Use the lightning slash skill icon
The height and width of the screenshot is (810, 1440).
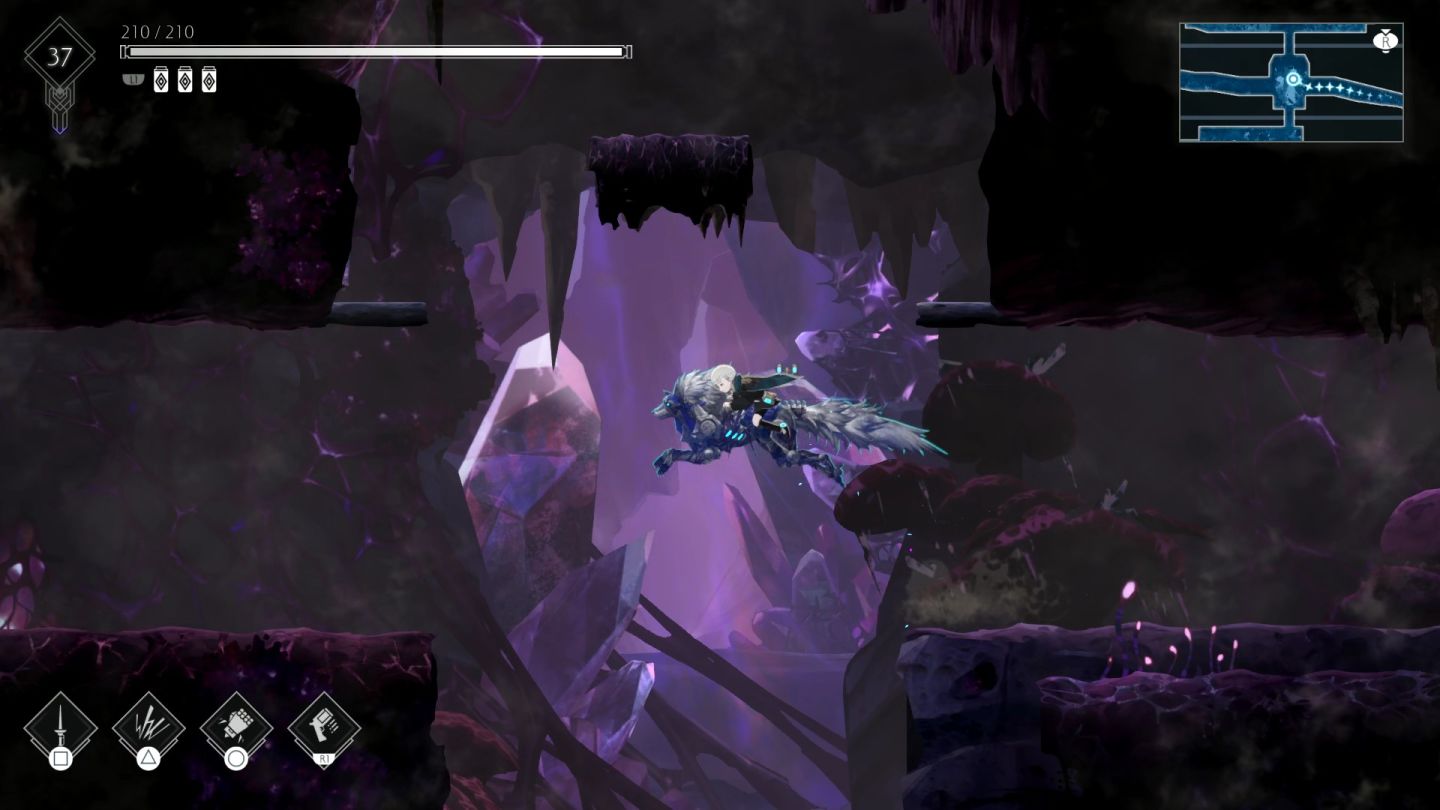click(x=148, y=727)
